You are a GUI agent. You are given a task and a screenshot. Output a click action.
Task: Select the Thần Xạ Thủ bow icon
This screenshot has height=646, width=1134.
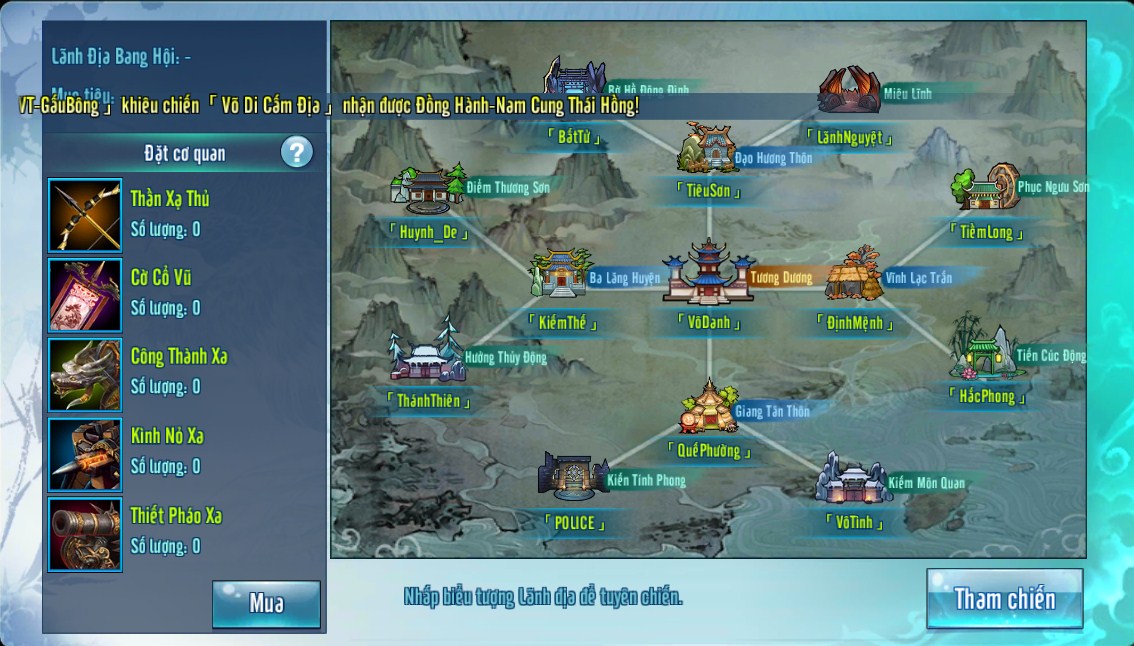(x=85, y=215)
